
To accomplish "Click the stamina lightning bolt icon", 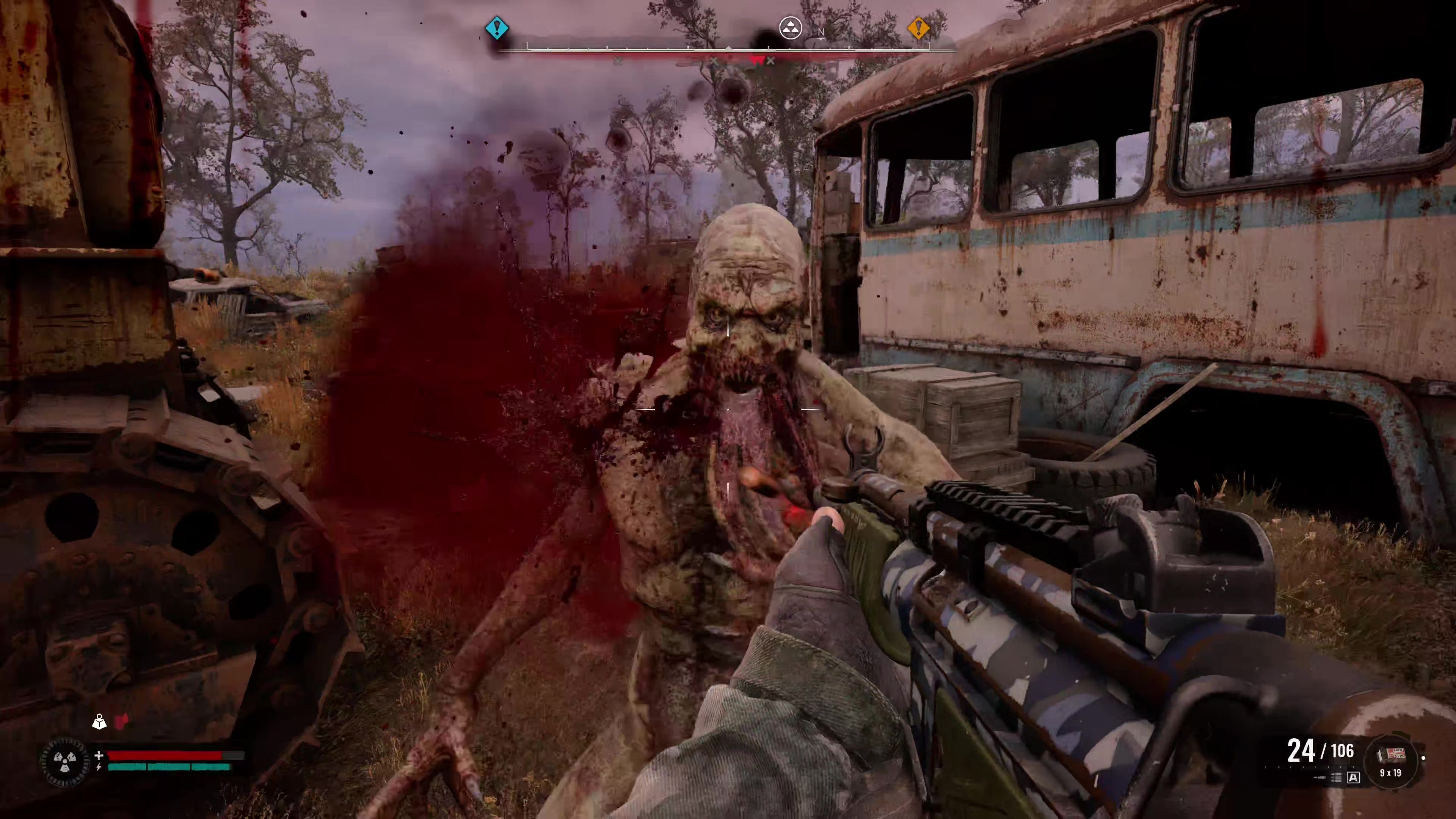I will click(x=99, y=767).
